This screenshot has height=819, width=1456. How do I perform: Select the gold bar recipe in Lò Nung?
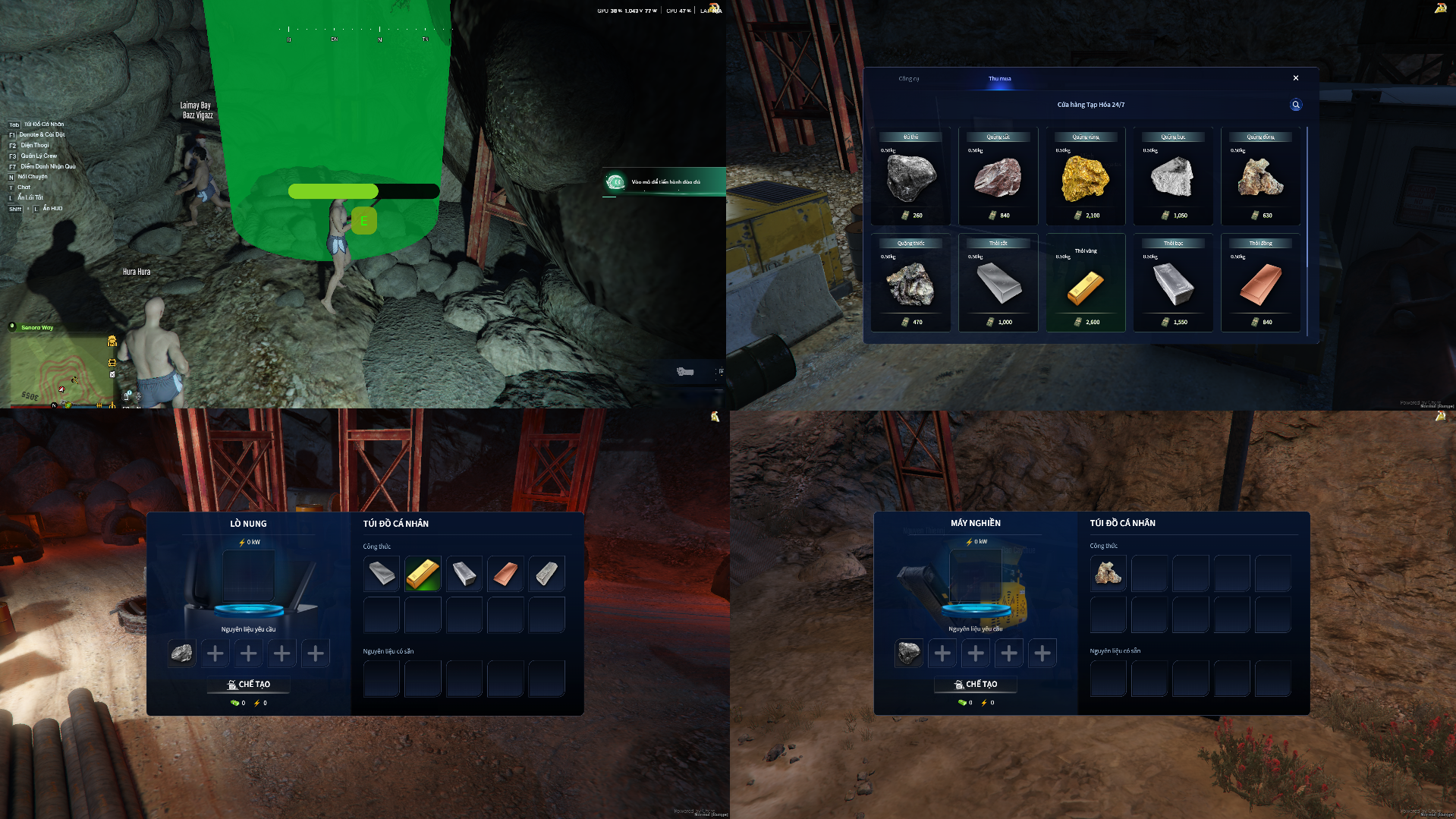(x=423, y=574)
